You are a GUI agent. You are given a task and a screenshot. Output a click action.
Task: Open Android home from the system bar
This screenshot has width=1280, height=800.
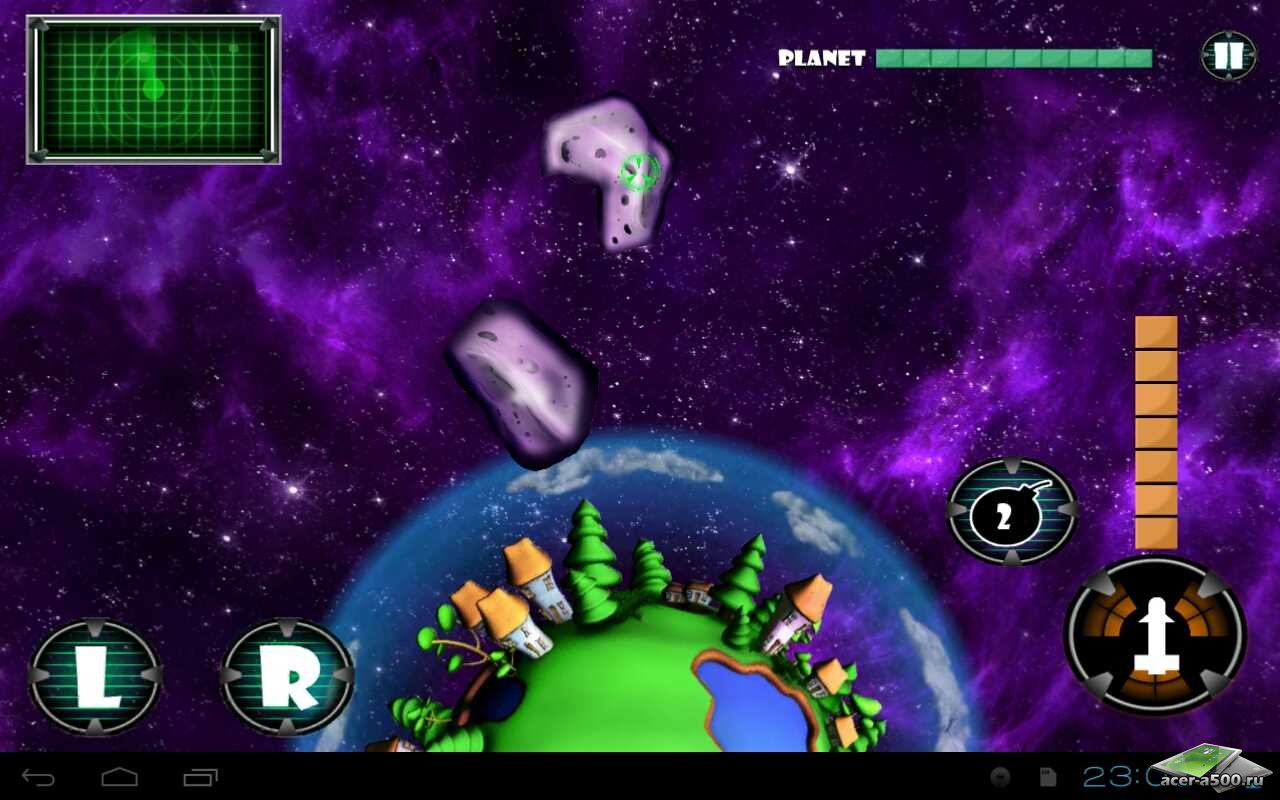coord(119,777)
